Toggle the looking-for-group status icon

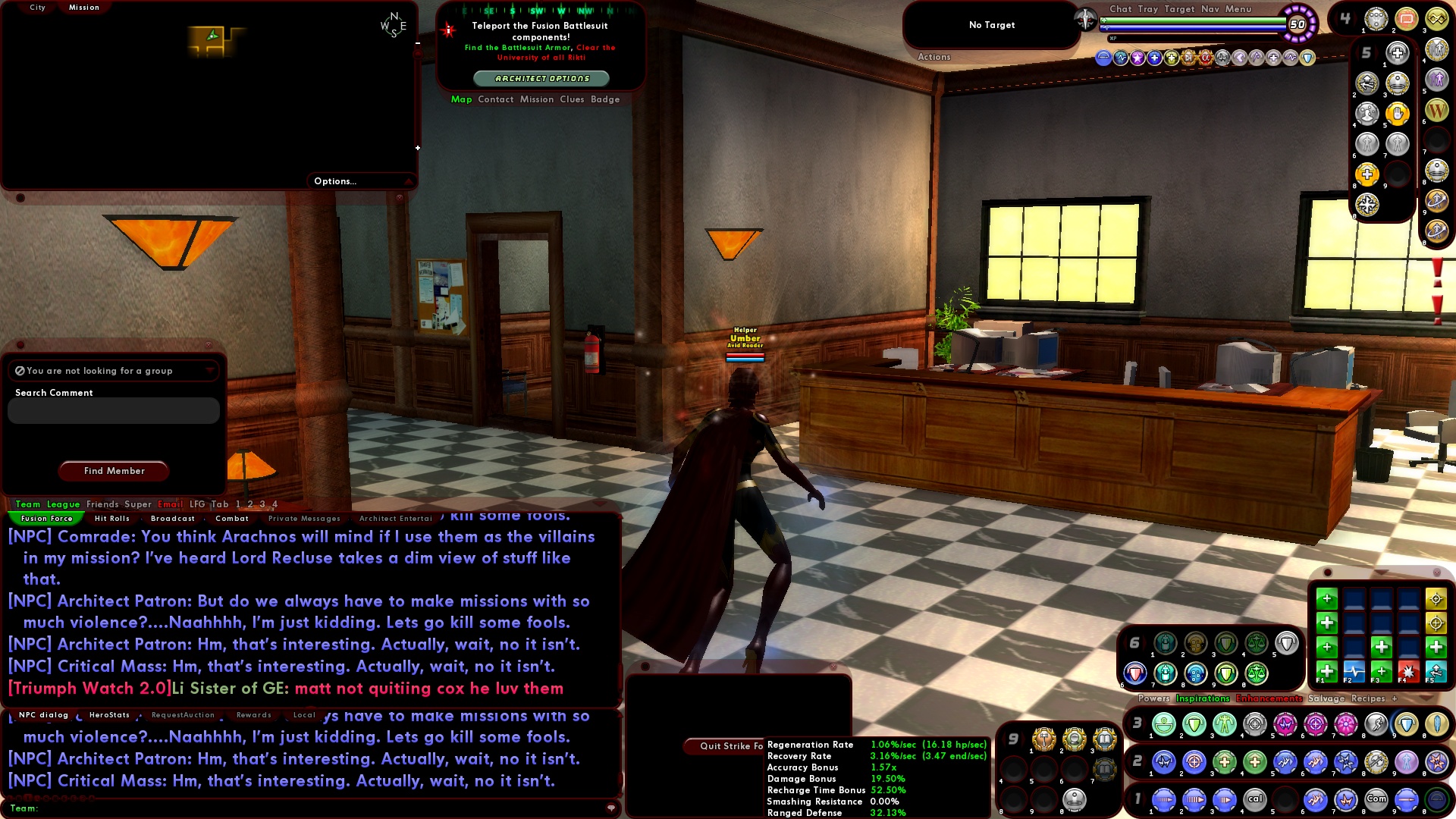pos(19,370)
